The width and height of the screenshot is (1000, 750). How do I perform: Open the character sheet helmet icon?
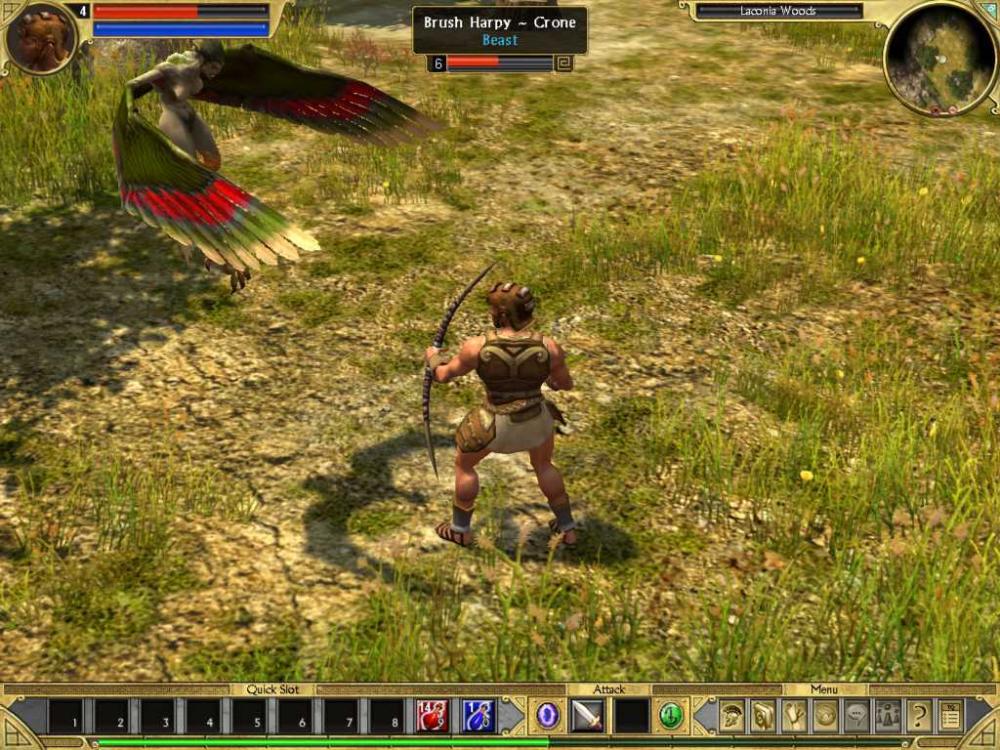pyautogui.click(x=733, y=716)
